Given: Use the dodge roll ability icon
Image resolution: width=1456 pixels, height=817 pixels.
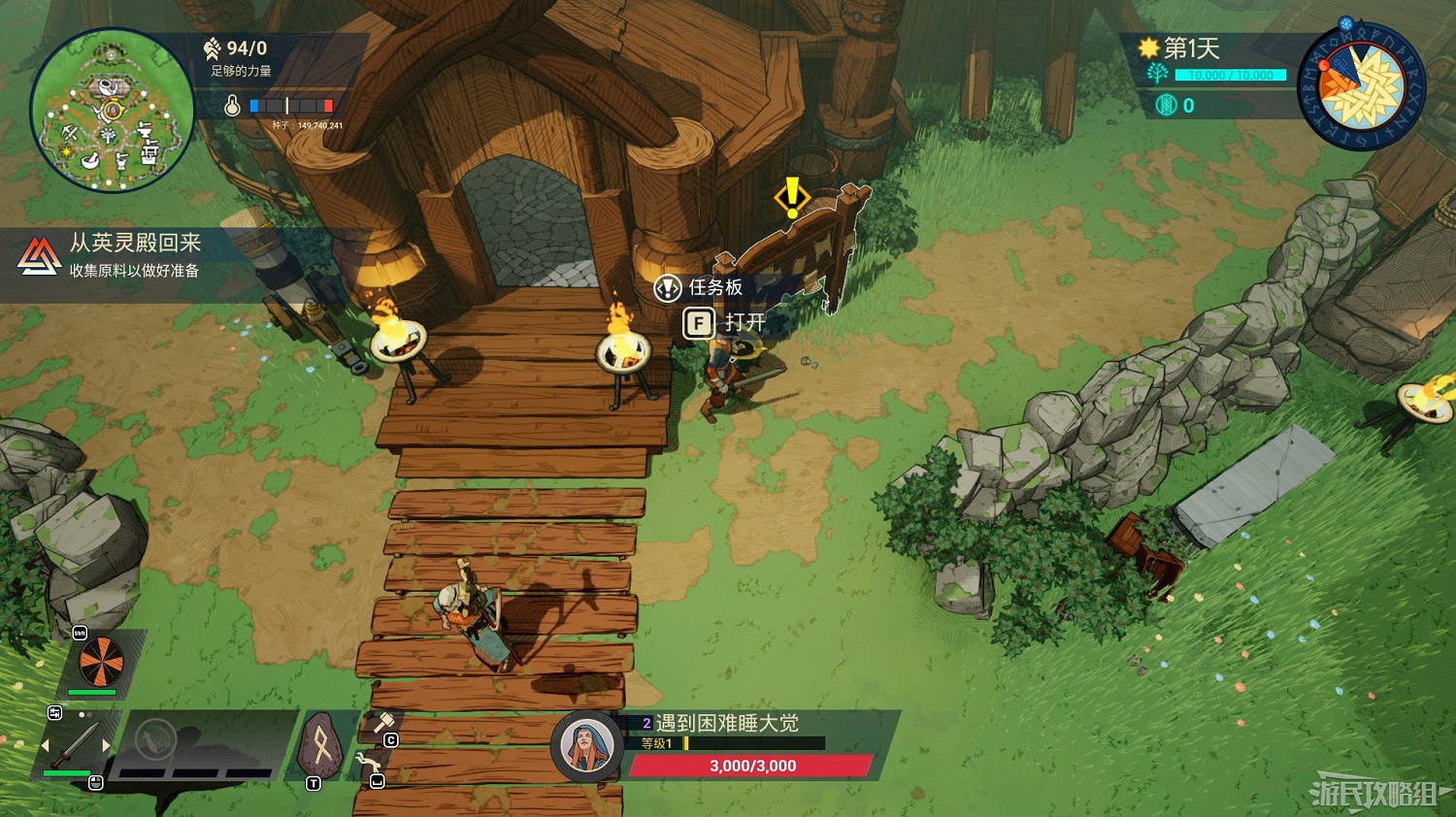Looking at the screenshot, I should [369, 765].
